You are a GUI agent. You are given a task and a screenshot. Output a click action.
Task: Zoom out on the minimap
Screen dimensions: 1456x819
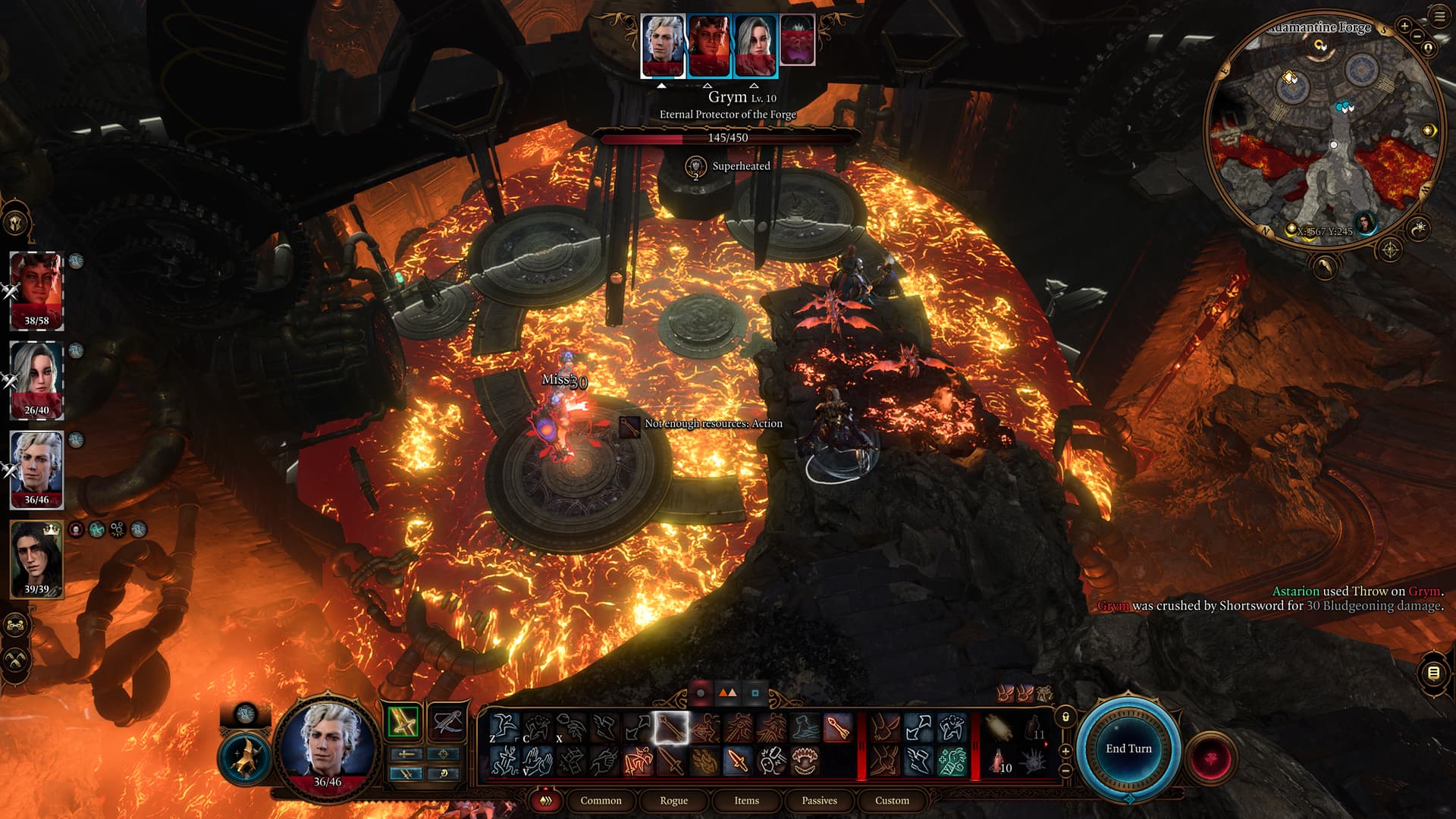pos(1416,37)
